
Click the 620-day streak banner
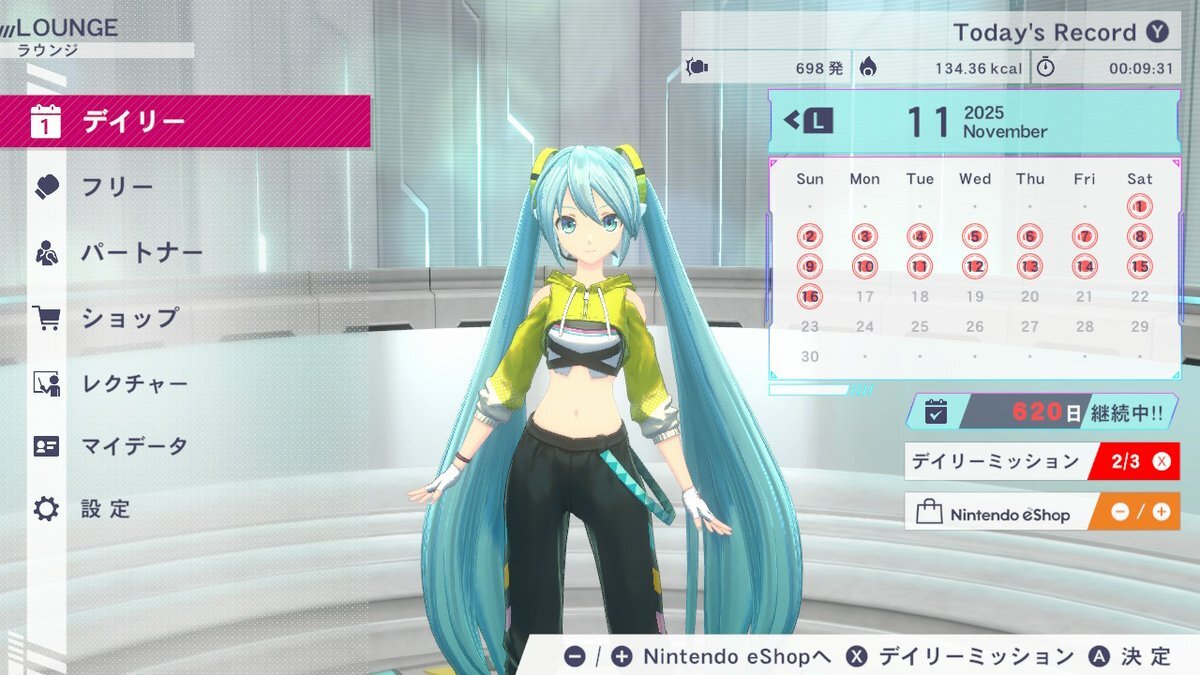click(1041, 412)
